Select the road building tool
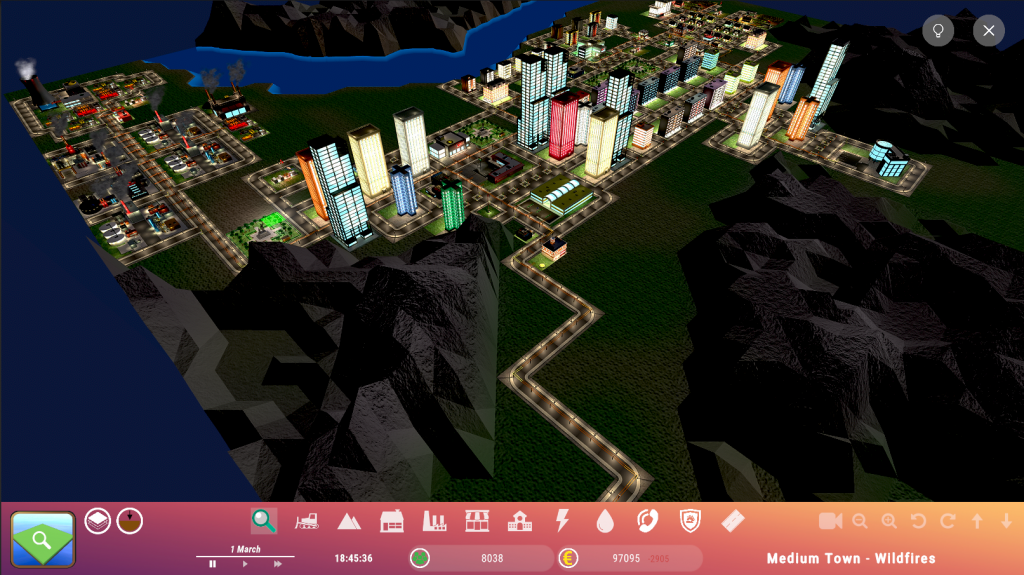 733,521
